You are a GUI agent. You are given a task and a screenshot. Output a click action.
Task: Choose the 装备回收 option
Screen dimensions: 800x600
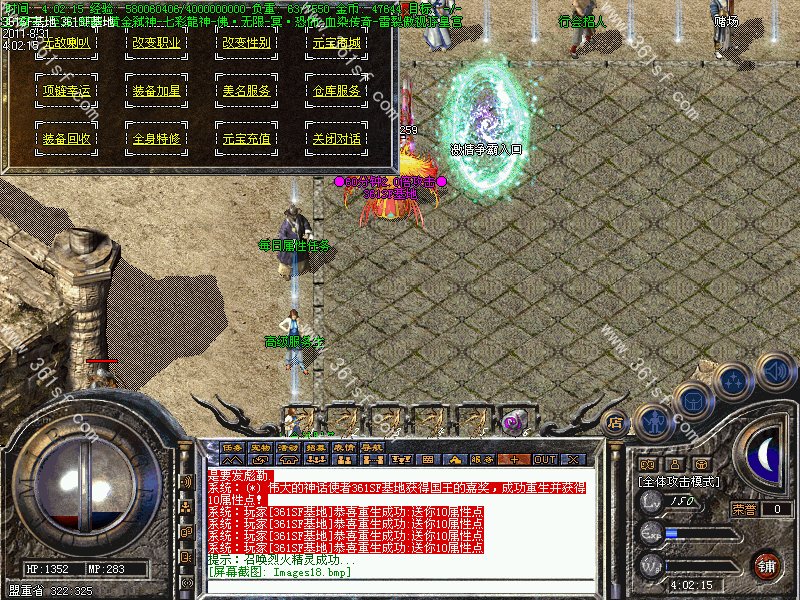(x=65, y=139)
